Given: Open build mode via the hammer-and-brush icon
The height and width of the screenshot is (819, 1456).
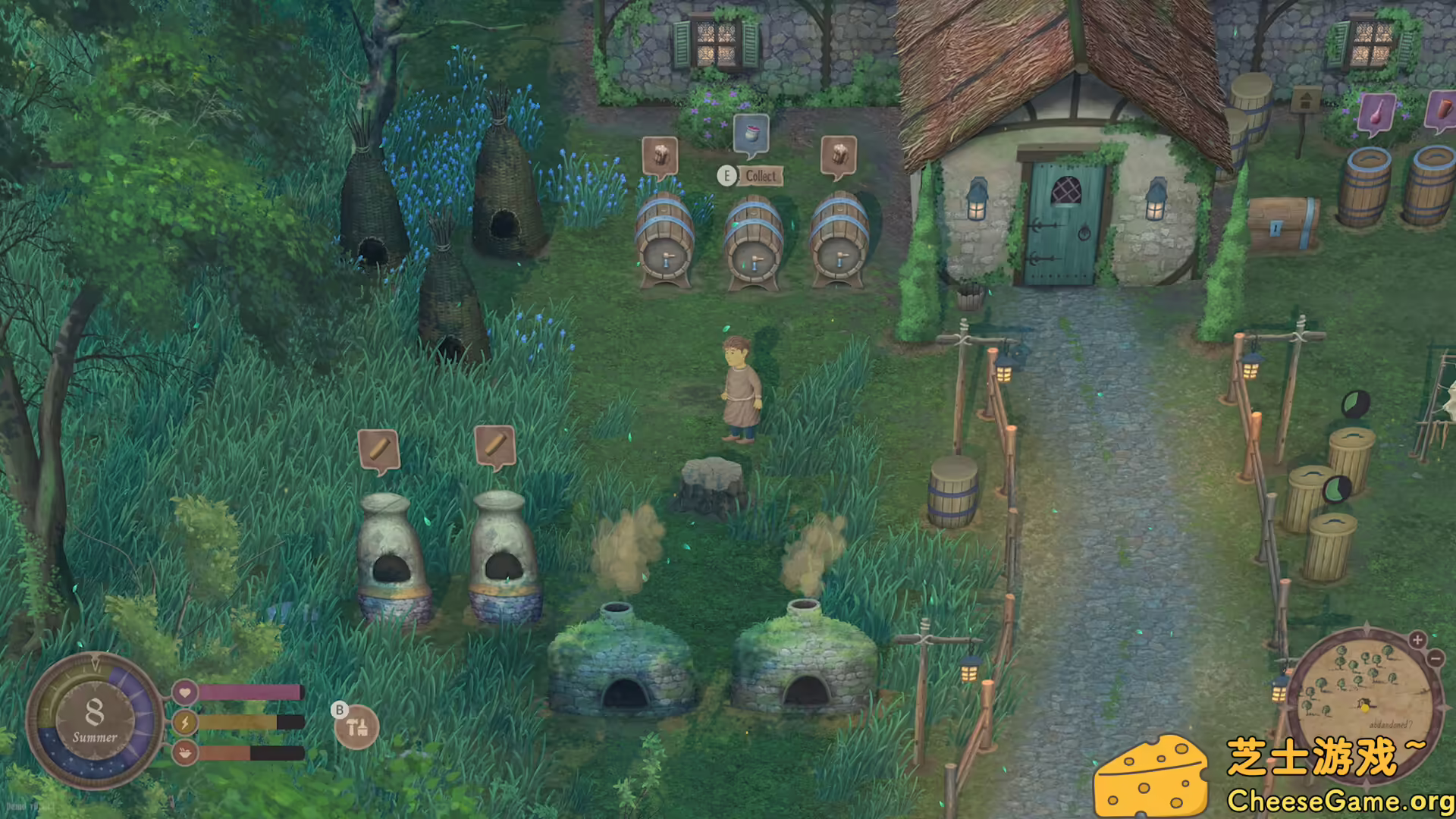Looking at the screenshot, I should [359, 726].
